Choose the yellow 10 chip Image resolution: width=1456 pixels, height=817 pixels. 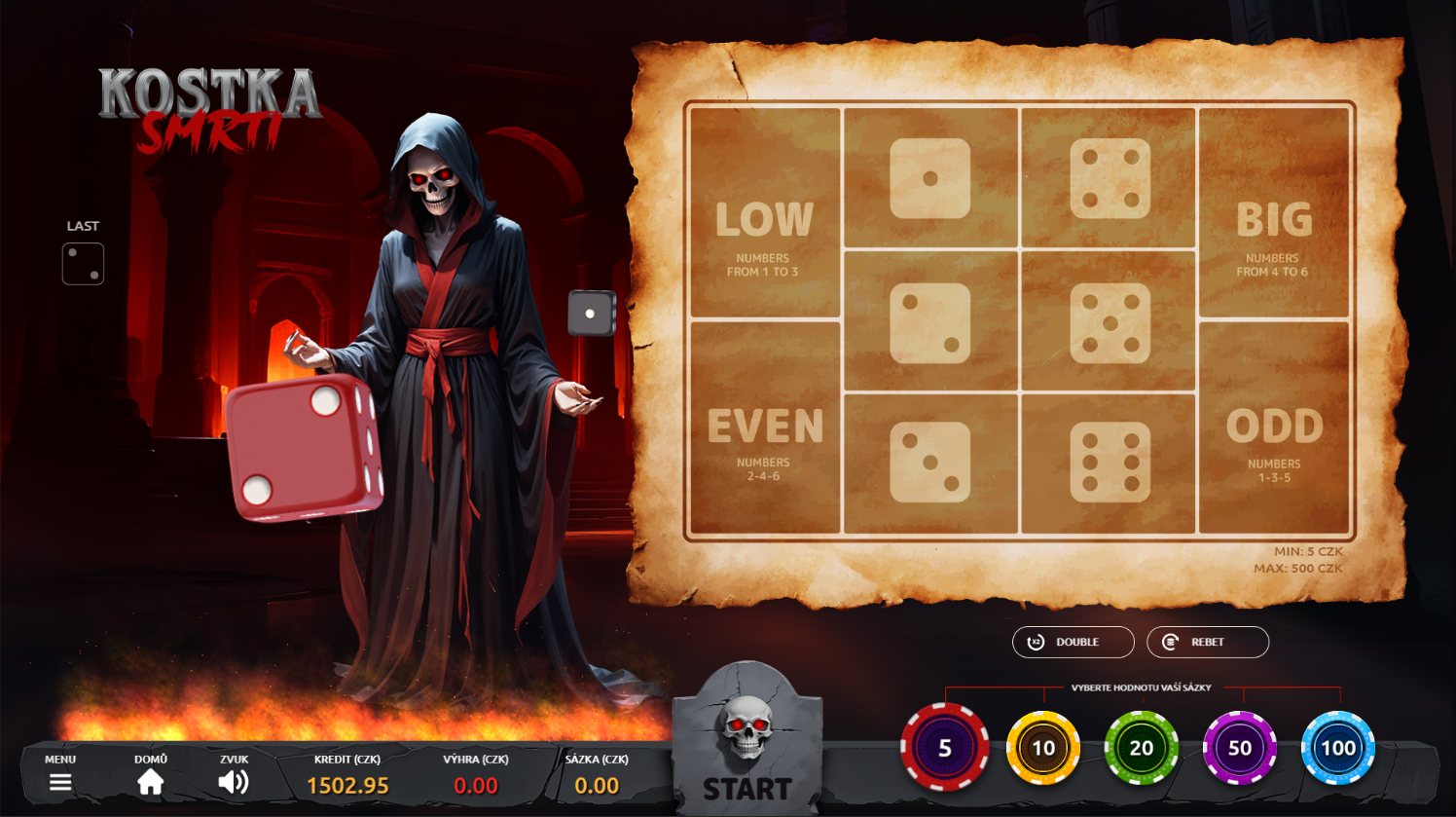pyautogui.click(x=1043, y=748)
